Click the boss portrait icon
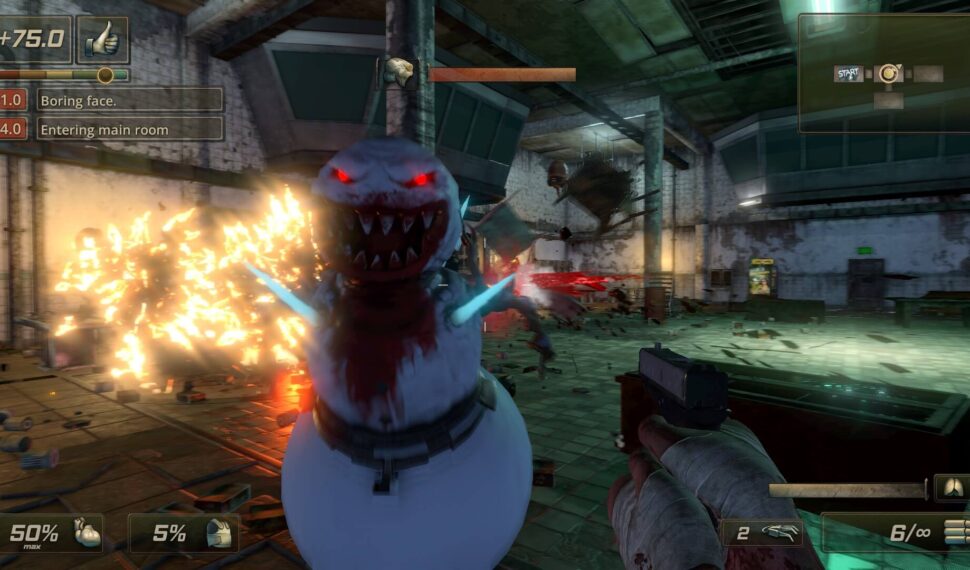970x570 pixels. (x=400, y=72)
